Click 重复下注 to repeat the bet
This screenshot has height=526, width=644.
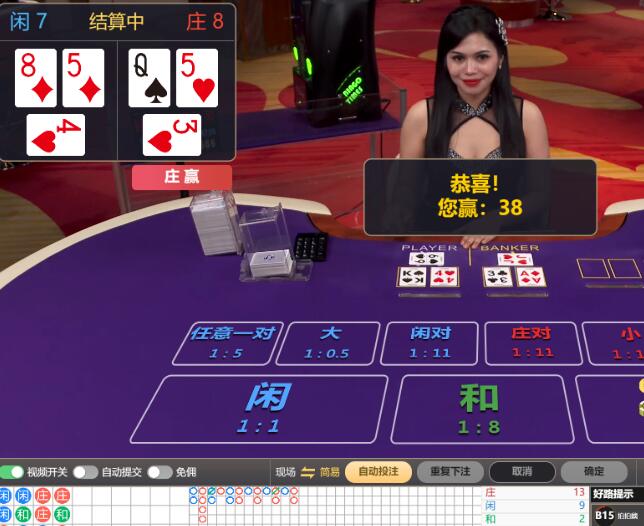coord(450,472)
